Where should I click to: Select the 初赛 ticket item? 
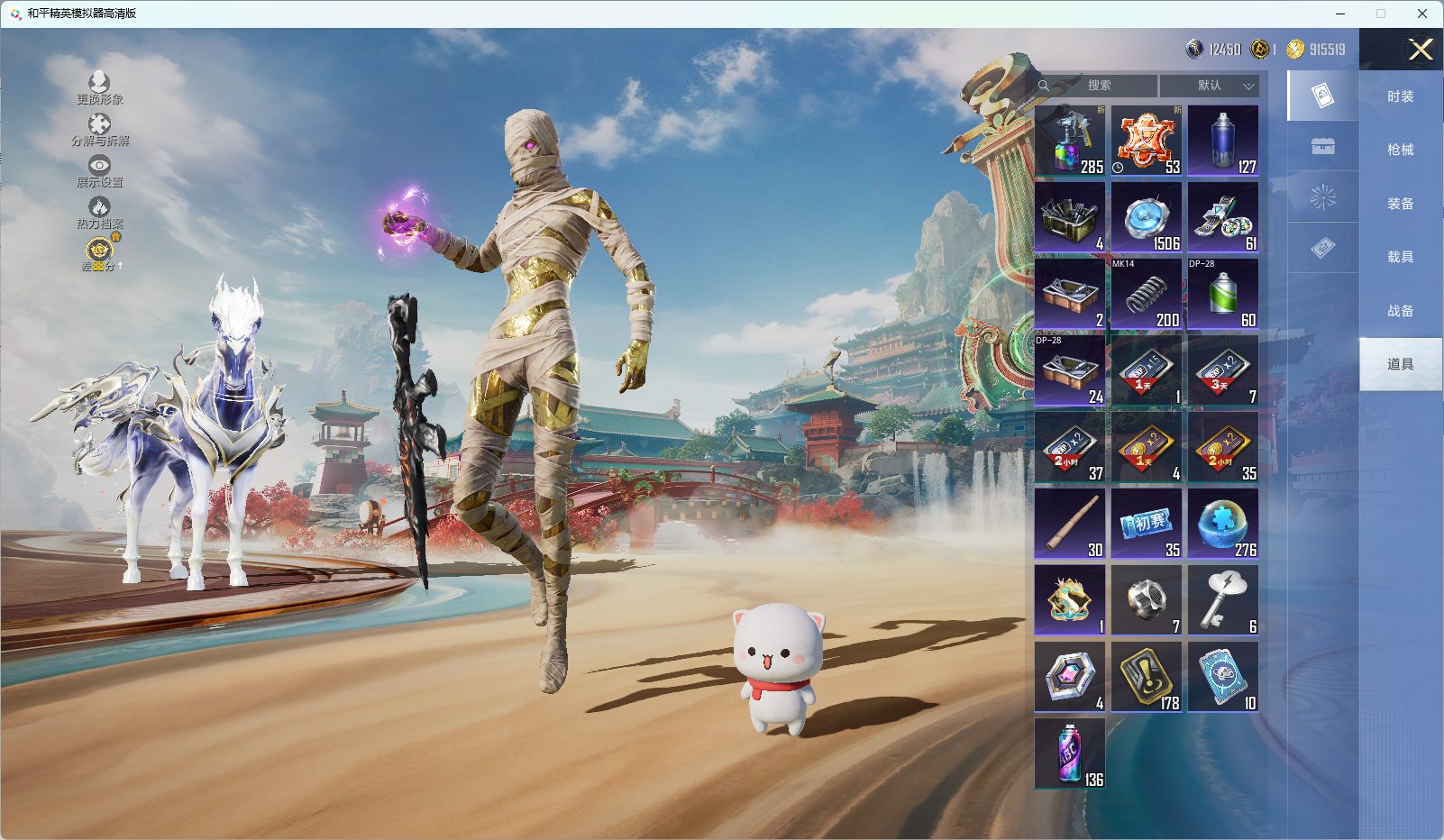1147,524
